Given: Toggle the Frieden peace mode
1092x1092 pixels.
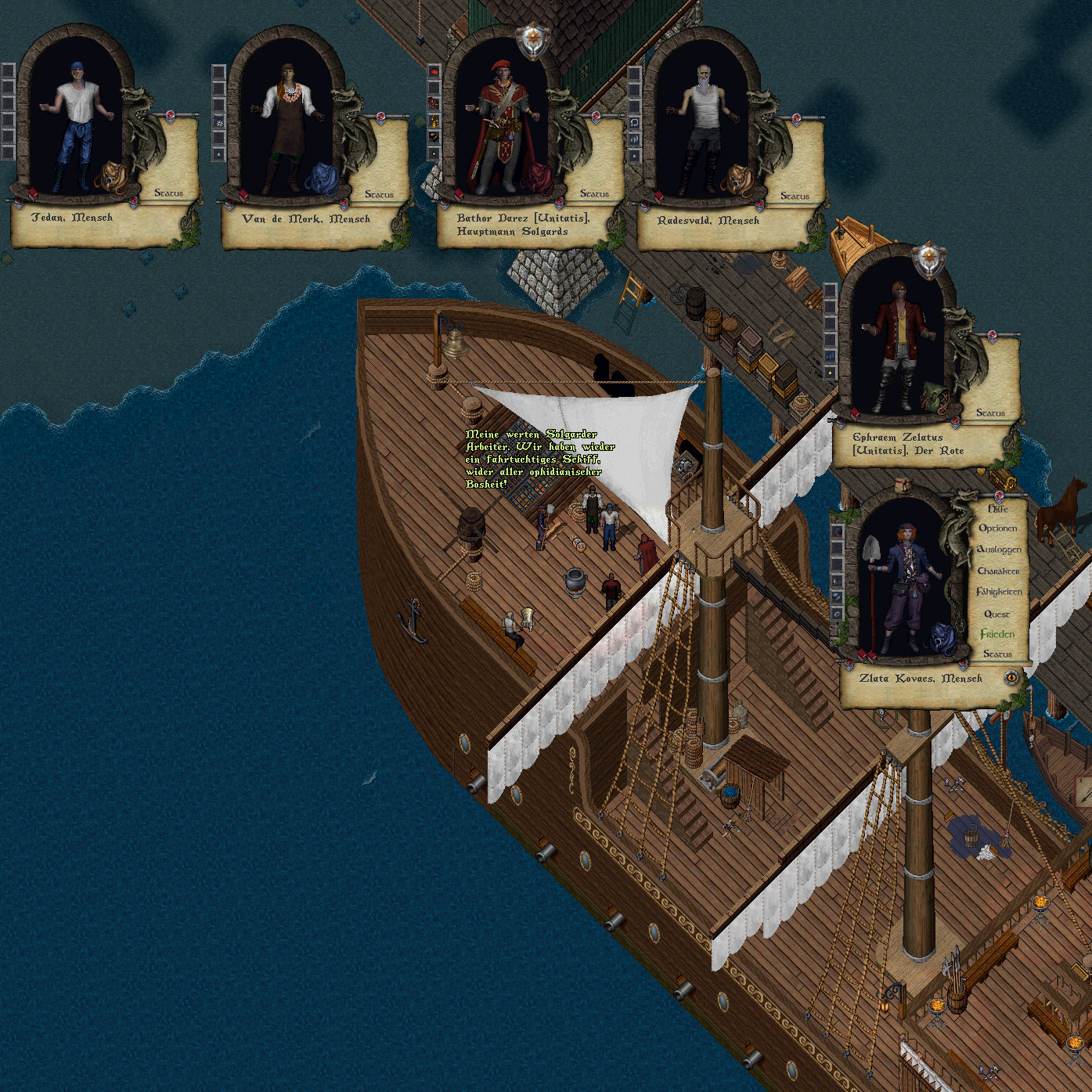Looking at the screenshot, I should click(x=996, y=634).
